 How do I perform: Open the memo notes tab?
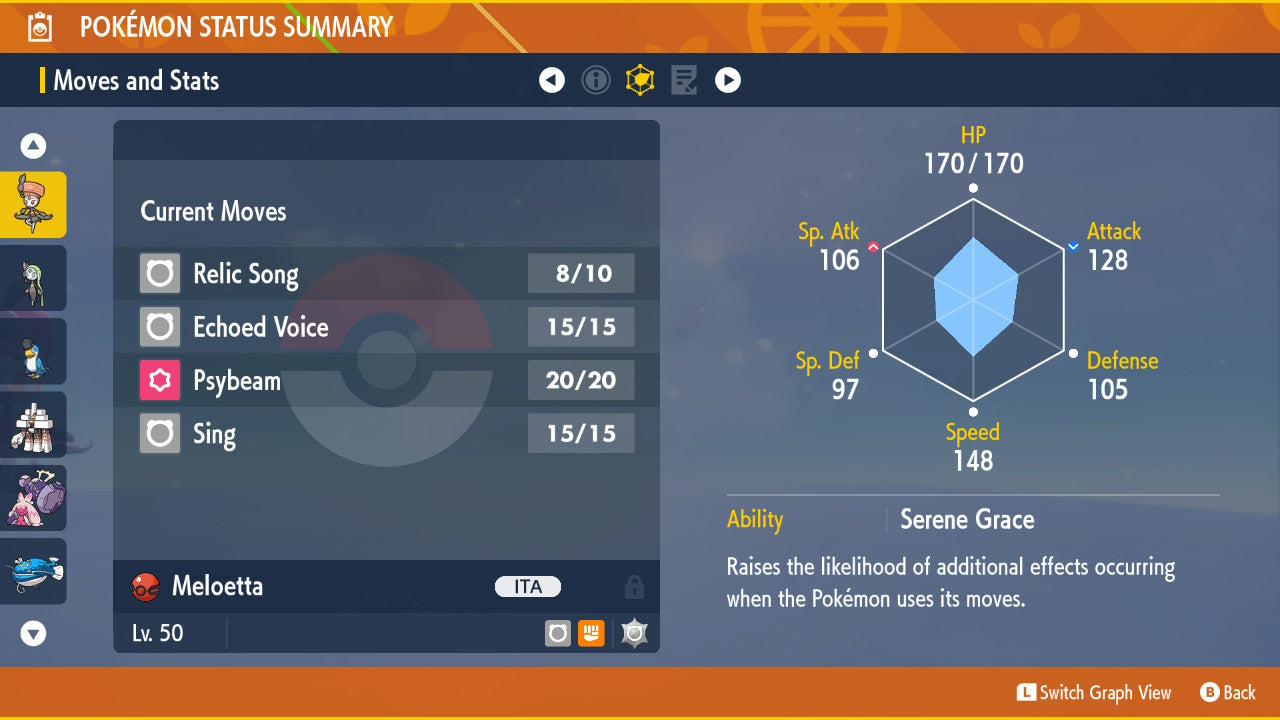coord(684,80)
